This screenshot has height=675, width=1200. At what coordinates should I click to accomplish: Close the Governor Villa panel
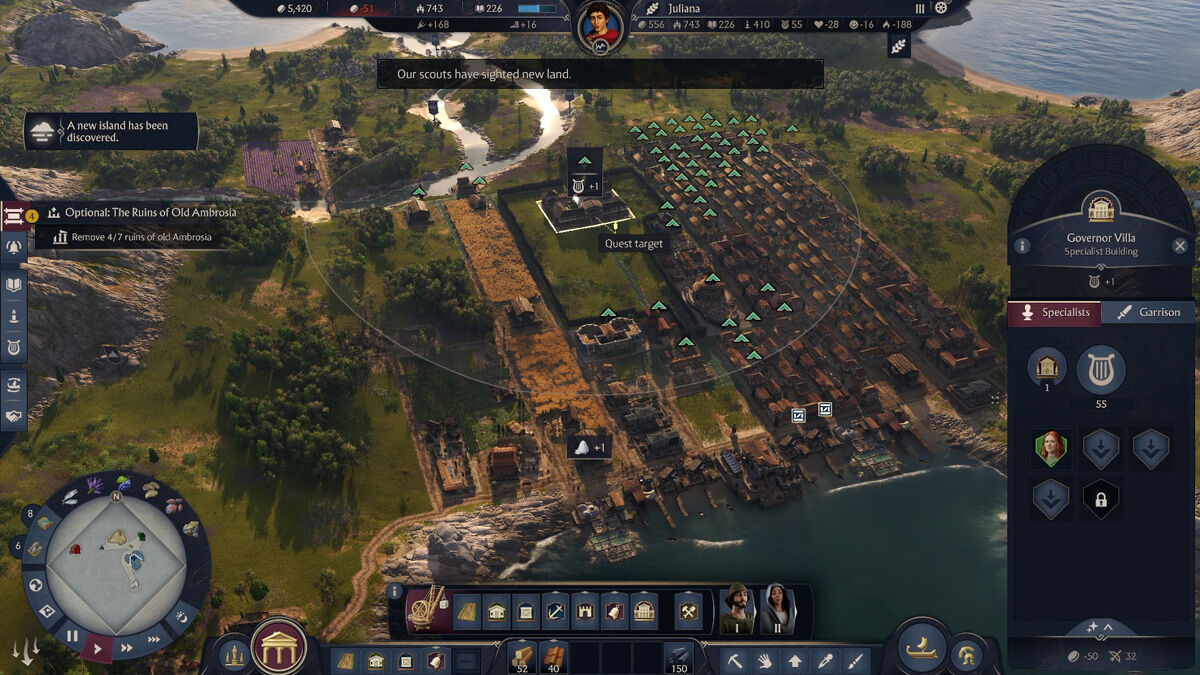(x=1180, y=246)
